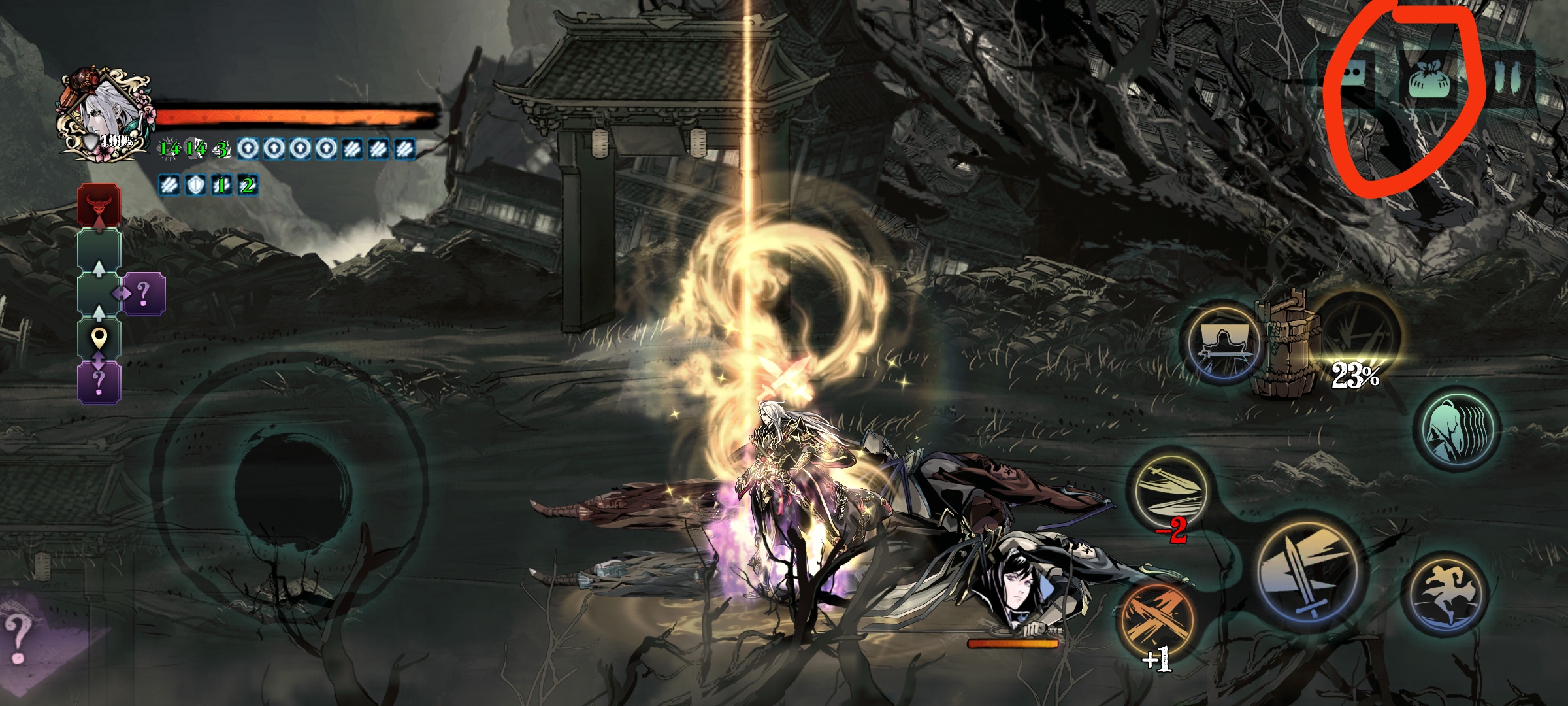Viewport: 1568px width, 706px height.
Task: Activate the teal cloaked figure skill
Action: coord(1456,428)
